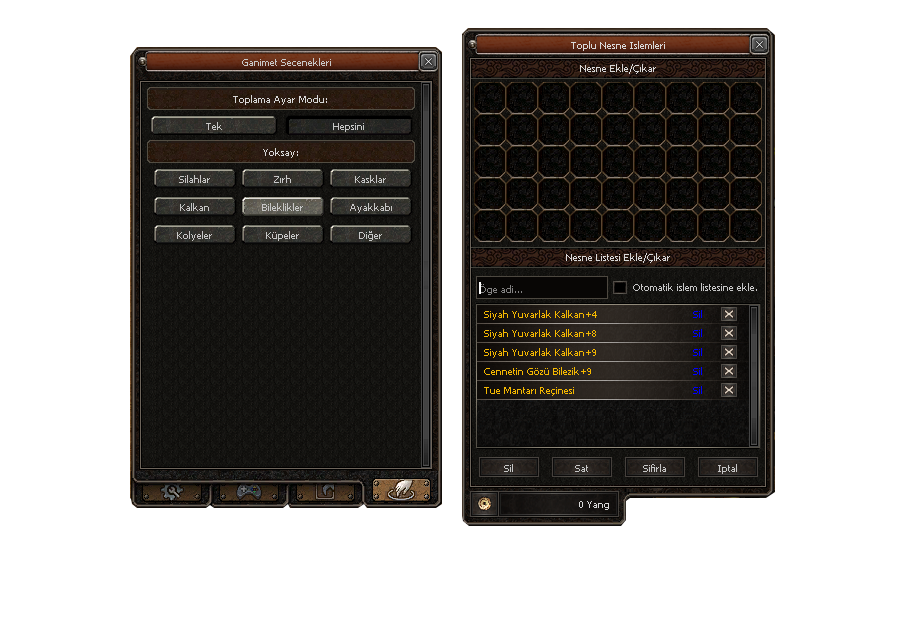The width and height of the screenshot is (900, 642).
Task: Toggle the Zırh ignore filter
Action: tap(282, 179)
